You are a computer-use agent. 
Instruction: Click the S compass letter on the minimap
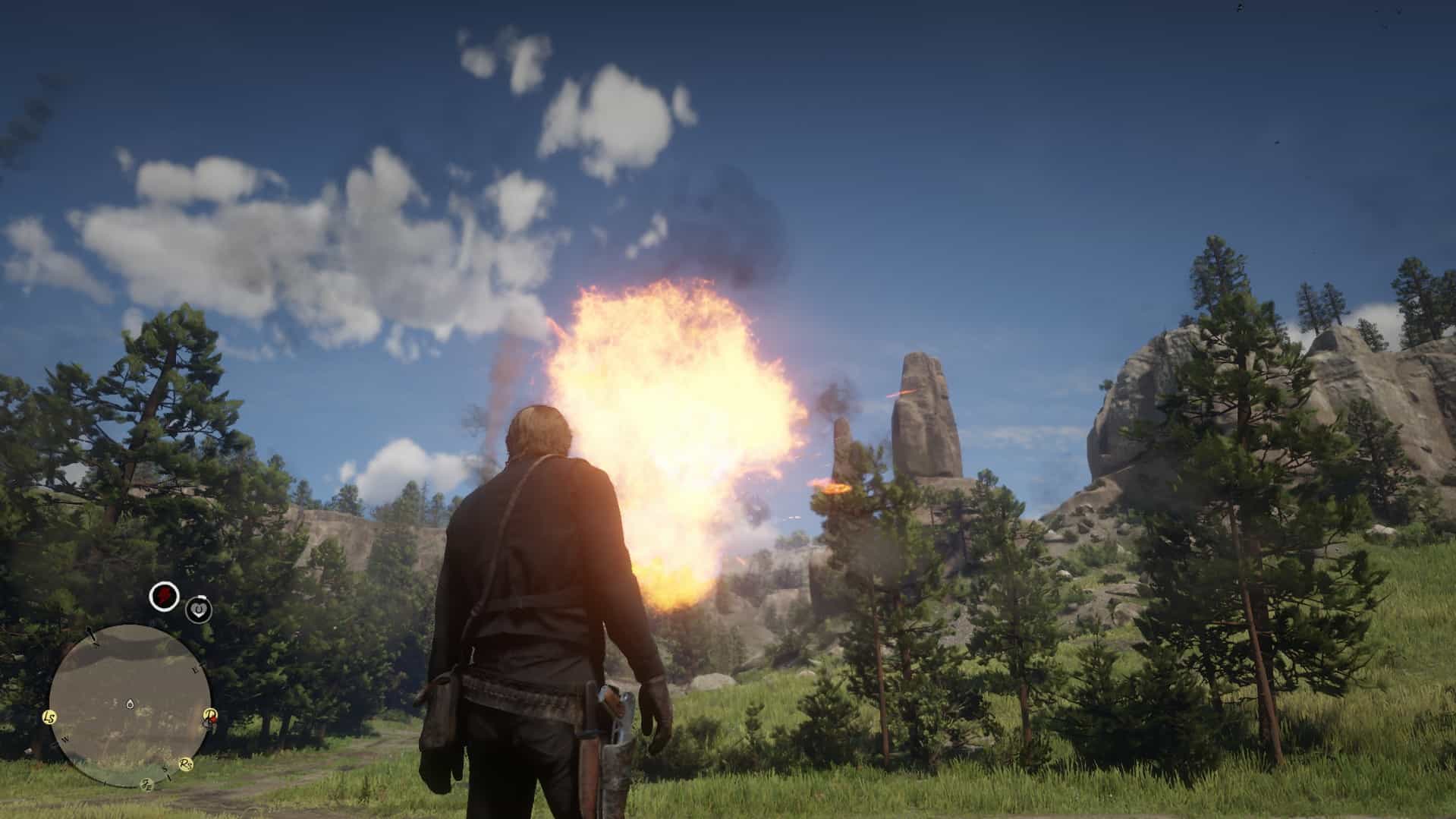[164, 768]
